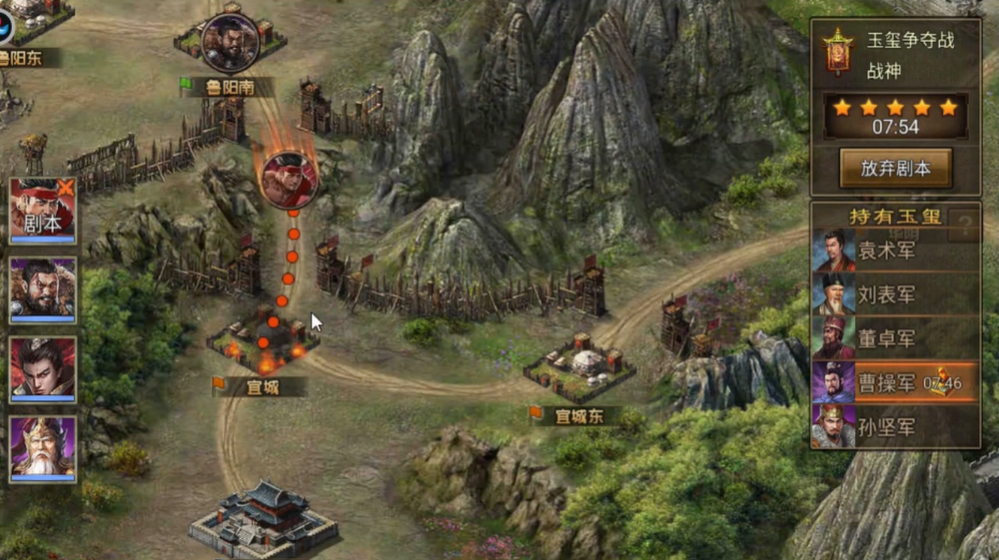Open the 剧本 general portrait with red headband
This screenshot has height=560, width=999.
(x=43, y=209)
